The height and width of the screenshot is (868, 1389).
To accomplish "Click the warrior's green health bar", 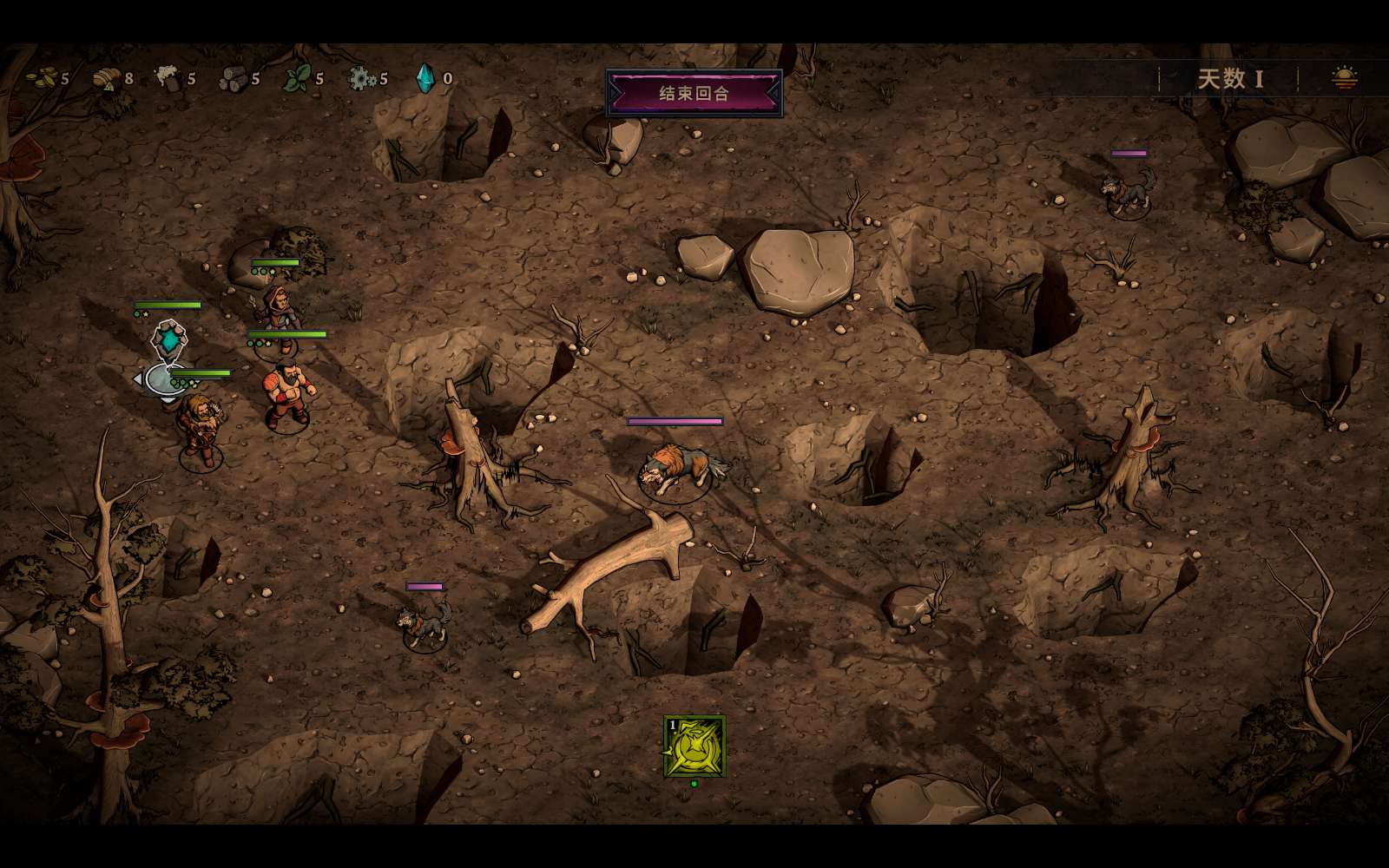I will [288, 332].
